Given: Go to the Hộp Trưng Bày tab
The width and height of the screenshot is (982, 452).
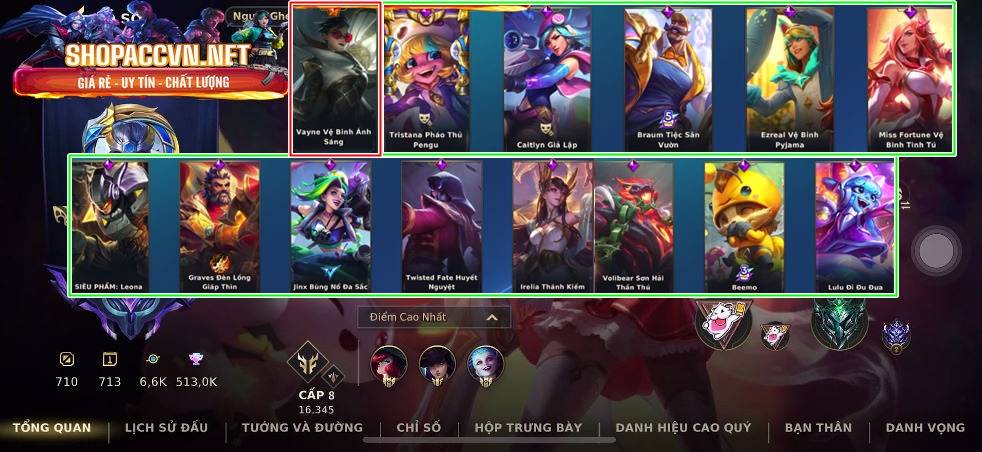Looking at the screenshot, I should pyautogui.click(x=528, y=428).
